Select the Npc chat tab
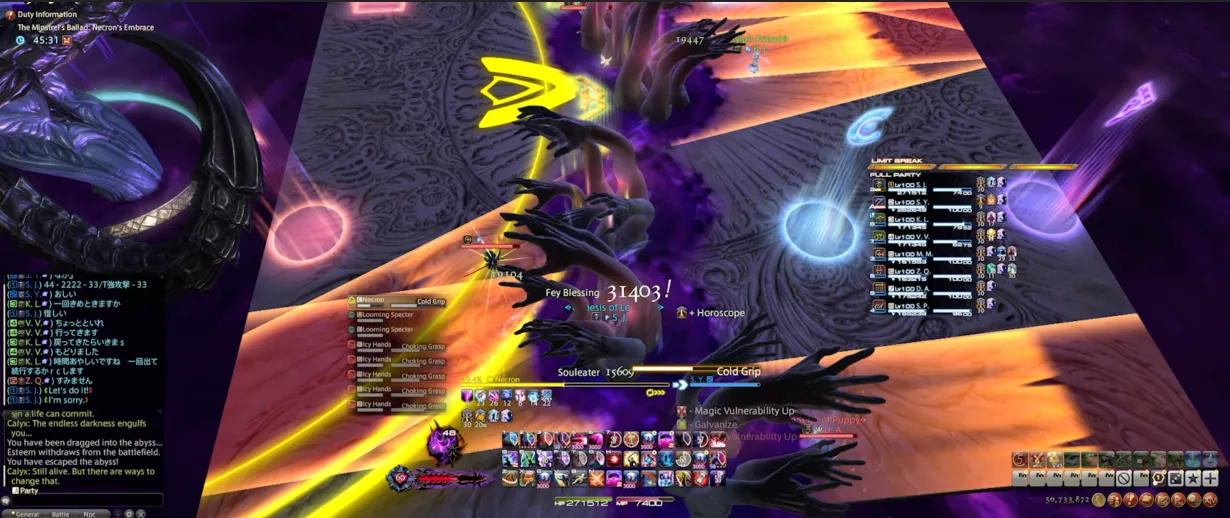Viewport: 1230px width, 518px height. click(x=90, y=513)
